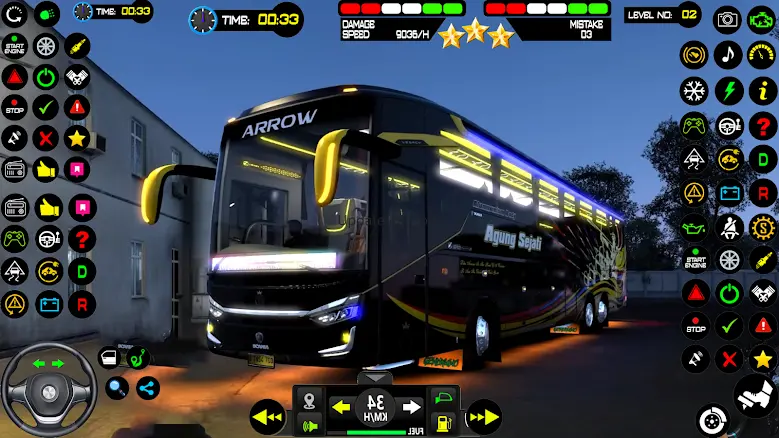Turn on the snowflake air conditioning
779x438 pixels.
[x=694, y=91]
